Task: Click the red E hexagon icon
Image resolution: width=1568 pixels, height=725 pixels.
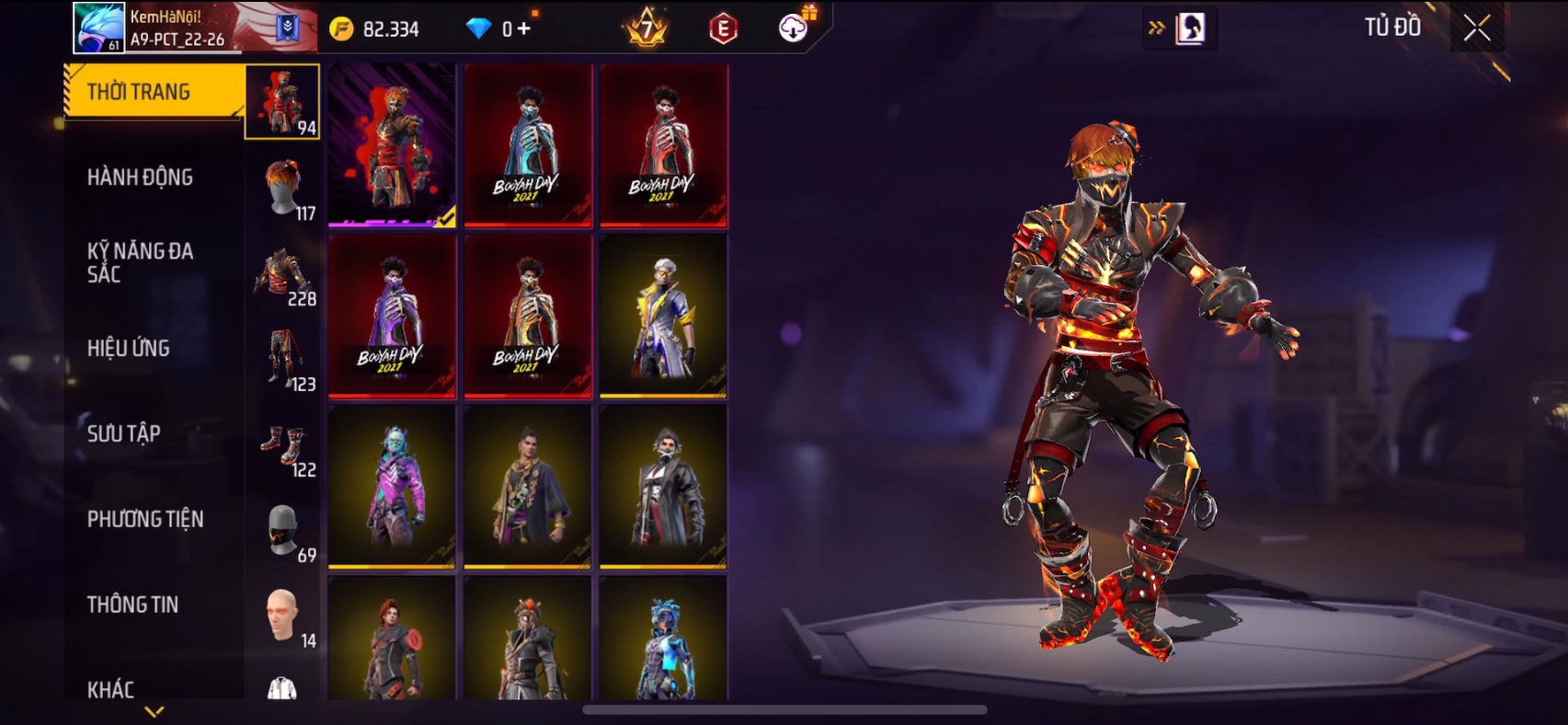Action: pyautogui.click(x=724, y=29)
